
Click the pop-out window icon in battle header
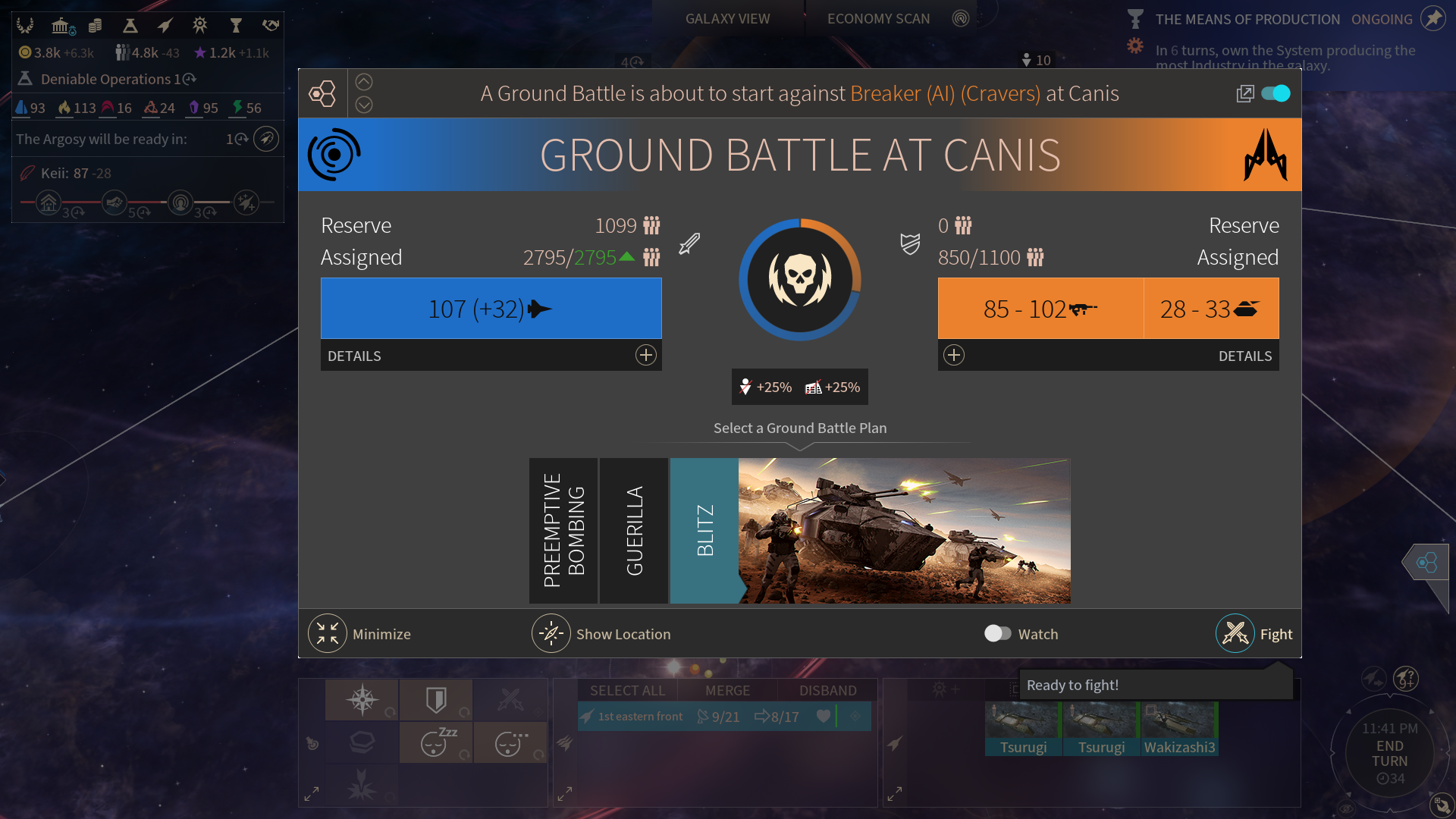point(1244,93)
